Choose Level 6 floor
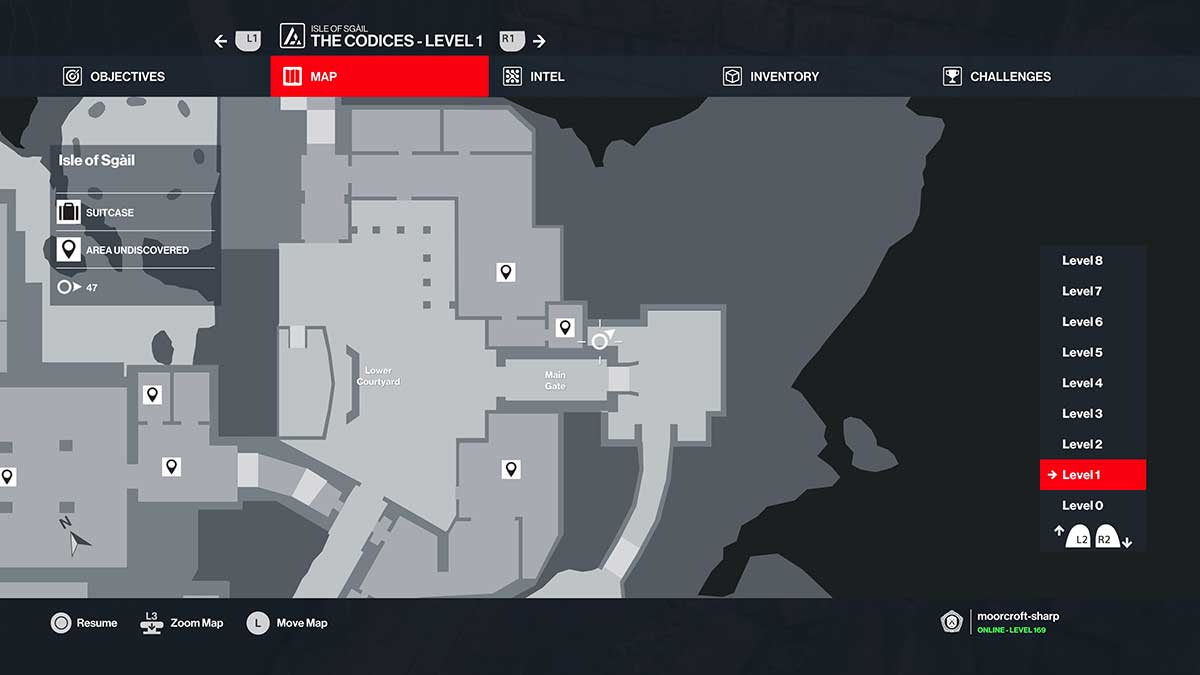 coord(1082,322)
